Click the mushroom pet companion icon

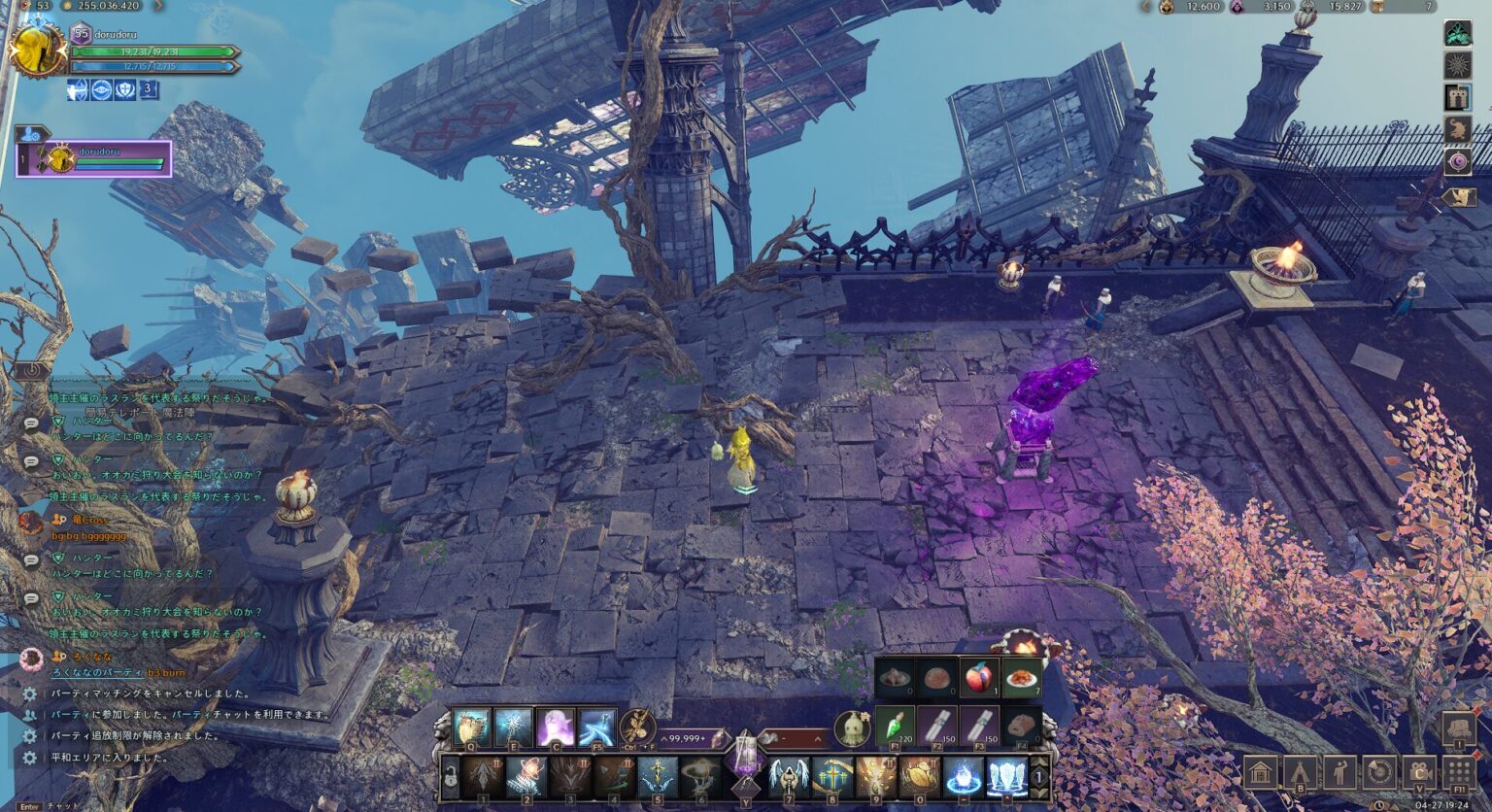[852, 728]
